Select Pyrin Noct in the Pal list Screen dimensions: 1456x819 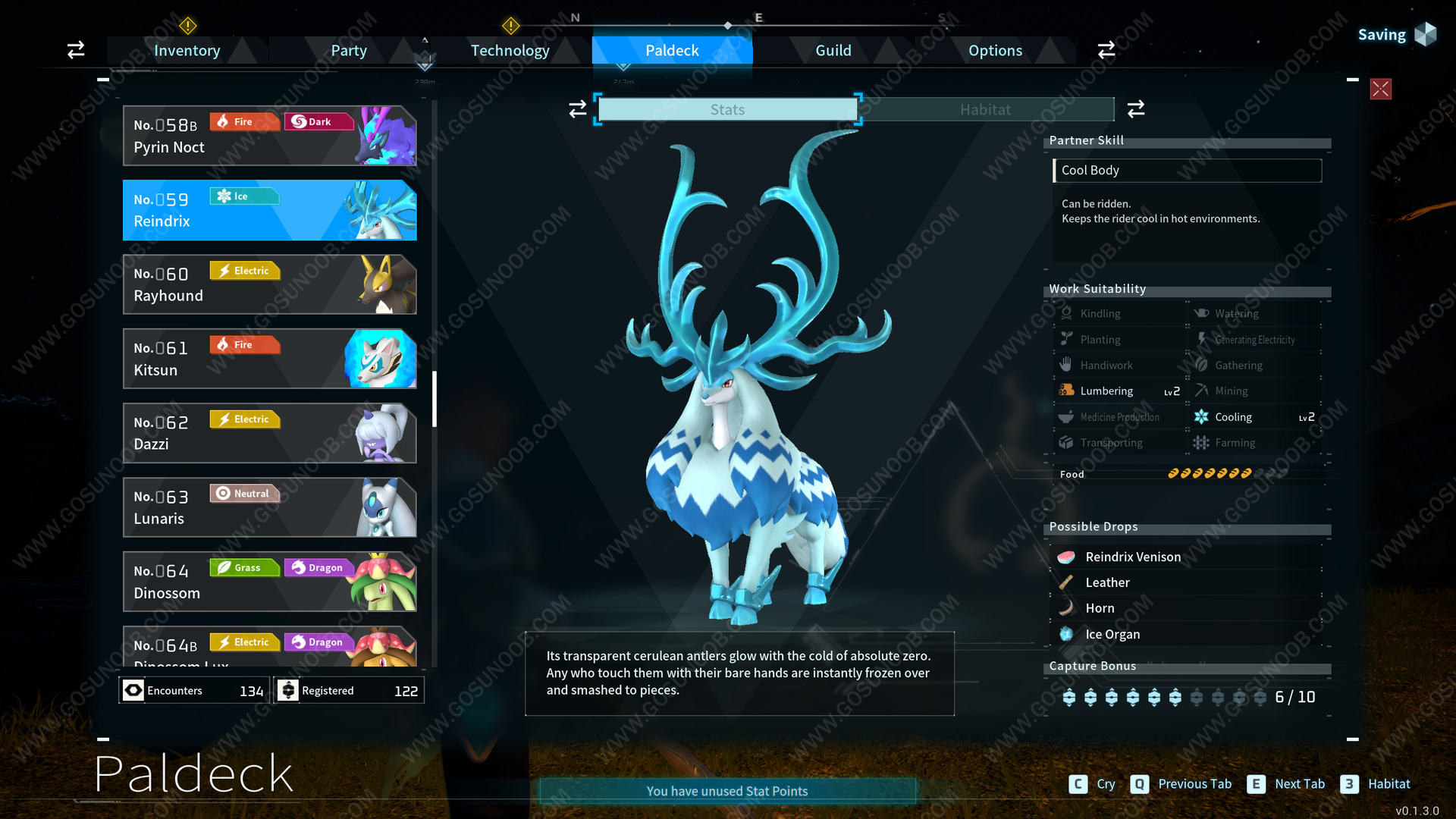click(x=269, y=136)
